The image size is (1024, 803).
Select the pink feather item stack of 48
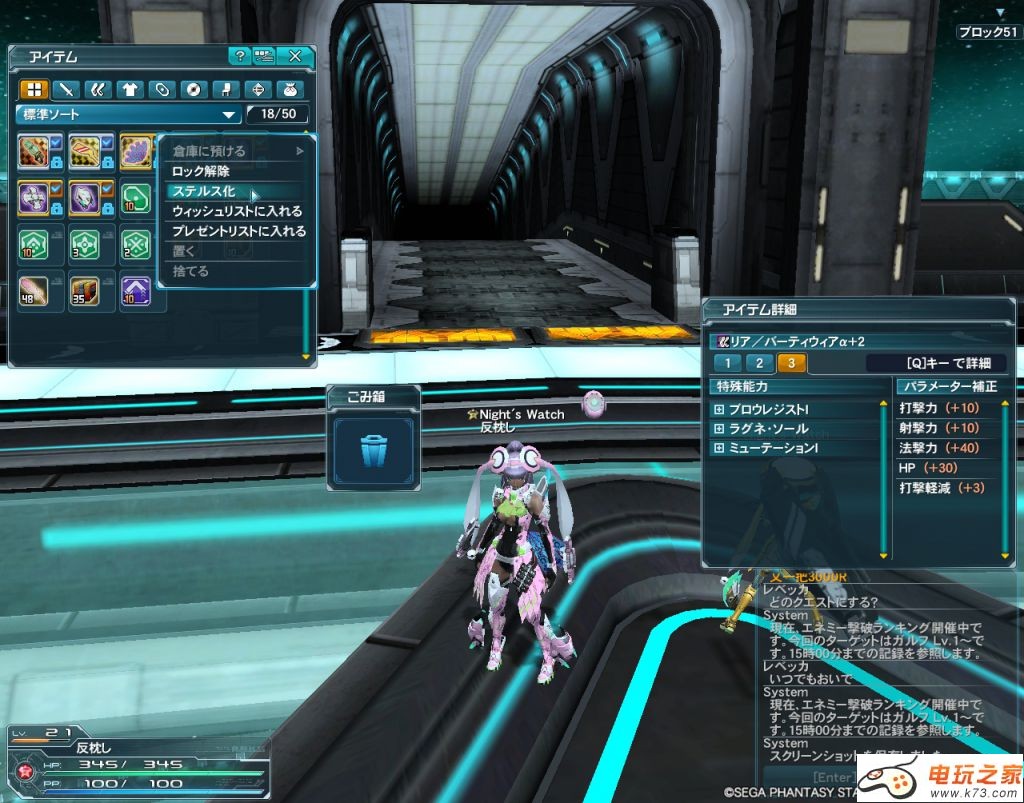[x=34, y=292]
